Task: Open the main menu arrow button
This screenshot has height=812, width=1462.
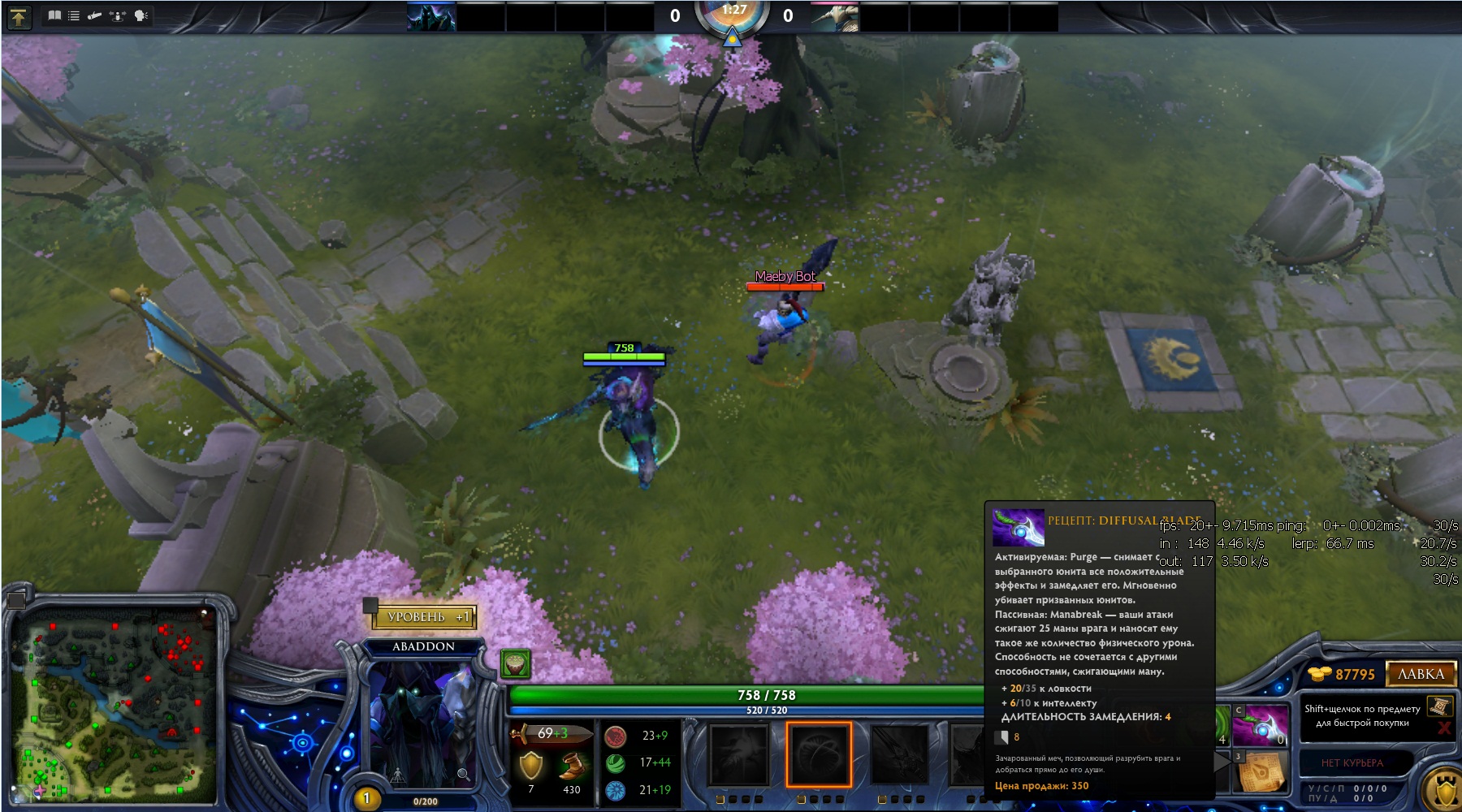Action: click(x=18, y=16)
